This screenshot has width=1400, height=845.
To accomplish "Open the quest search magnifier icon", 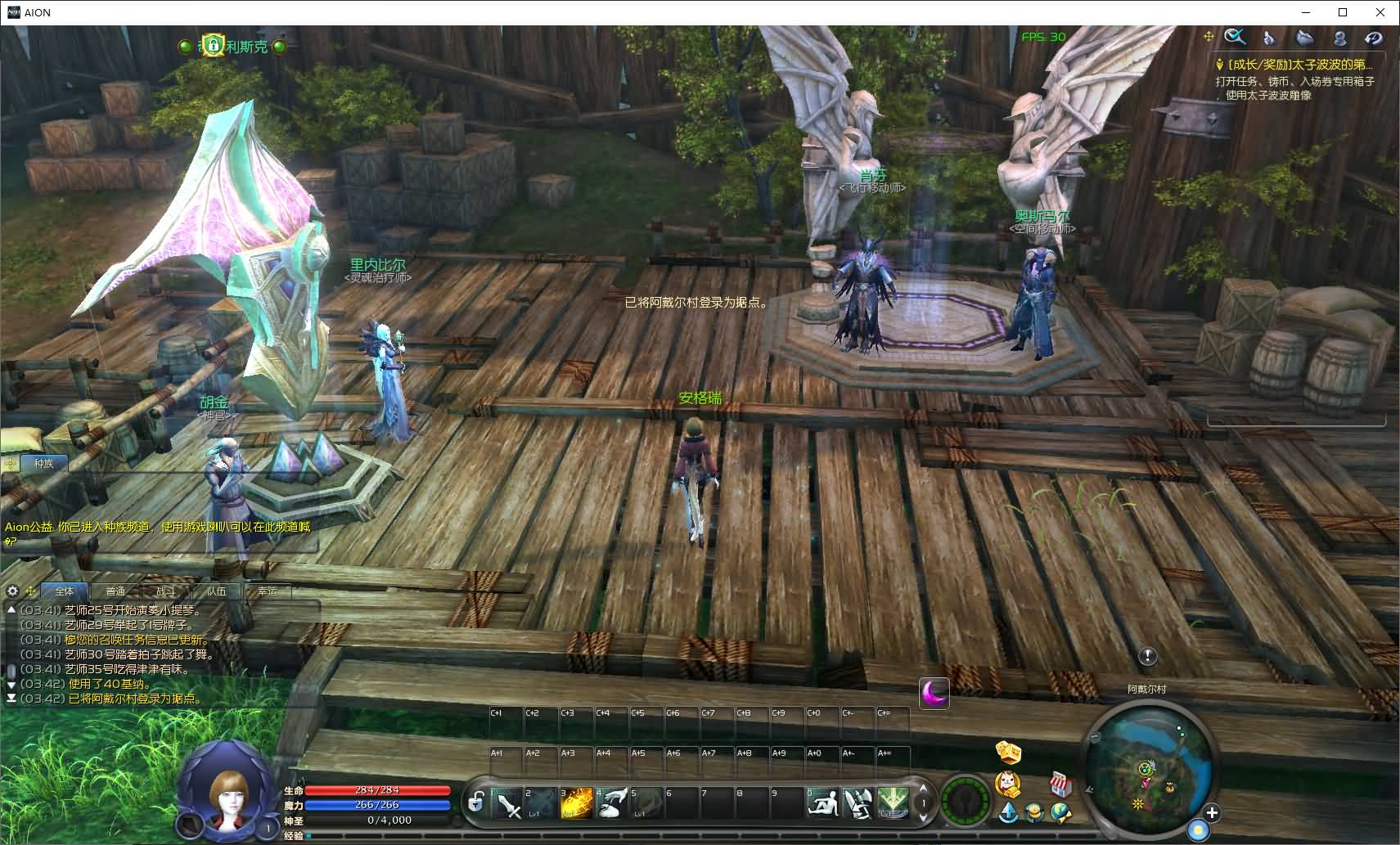I will 1235,38.
